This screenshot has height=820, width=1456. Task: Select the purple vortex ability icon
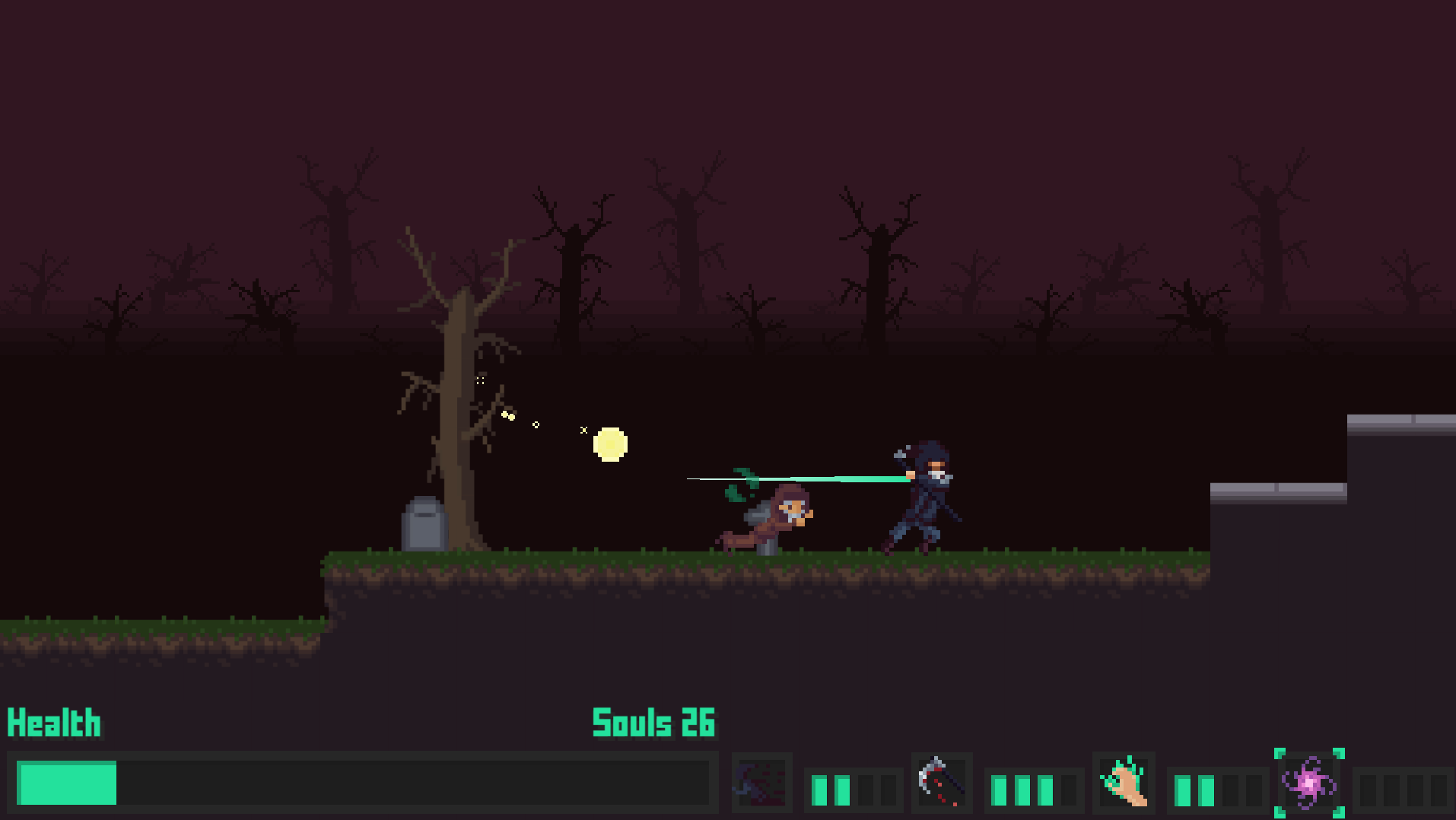(x=1309, y=783)
